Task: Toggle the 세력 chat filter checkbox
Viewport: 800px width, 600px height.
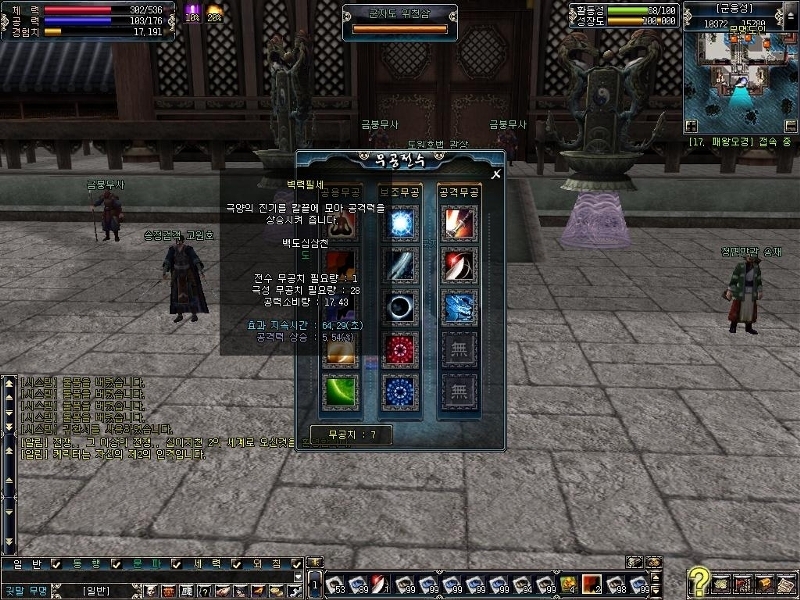Action: click(x=236, y=565)
